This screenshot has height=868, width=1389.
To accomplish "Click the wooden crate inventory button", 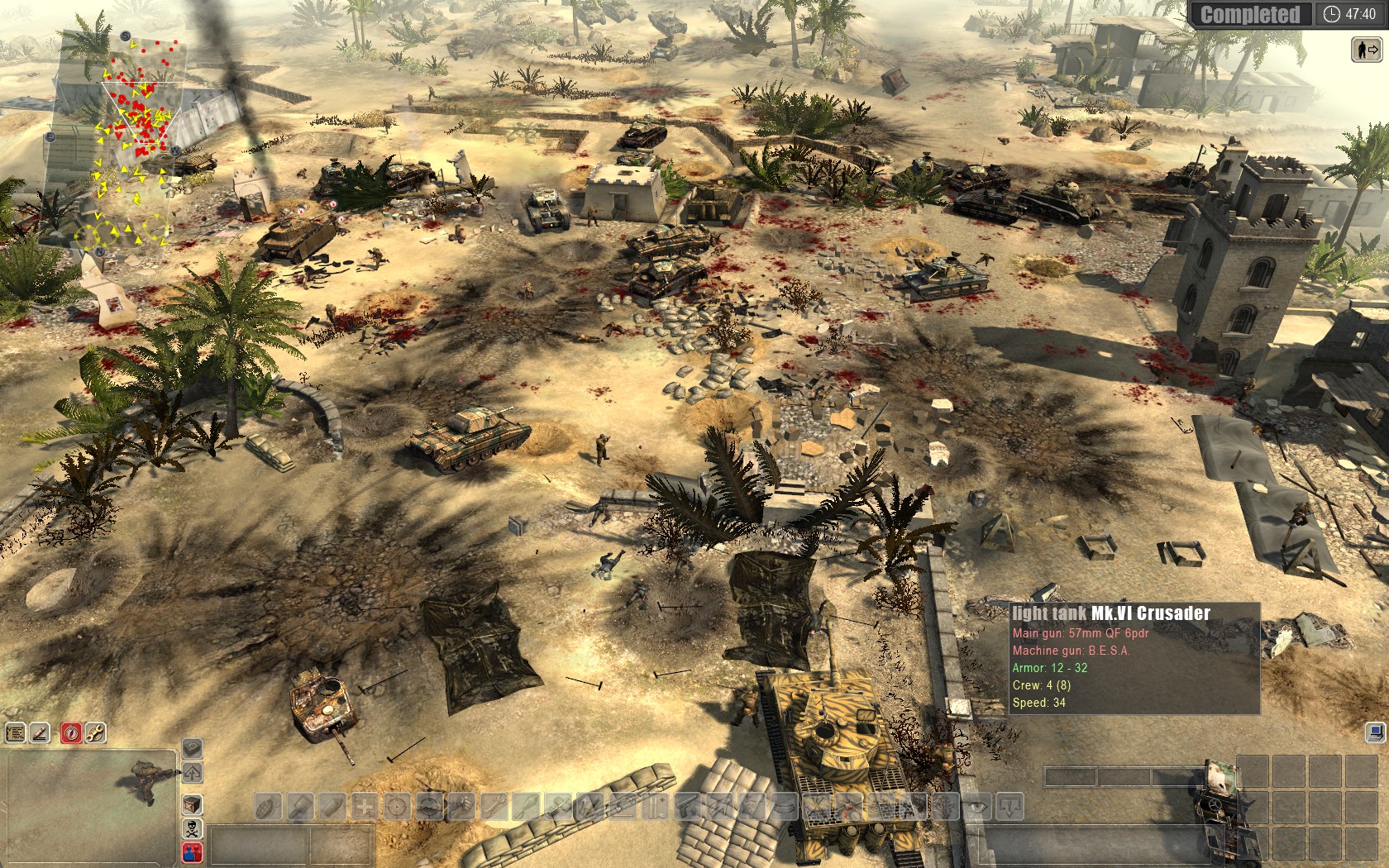I will coord(192,804).
